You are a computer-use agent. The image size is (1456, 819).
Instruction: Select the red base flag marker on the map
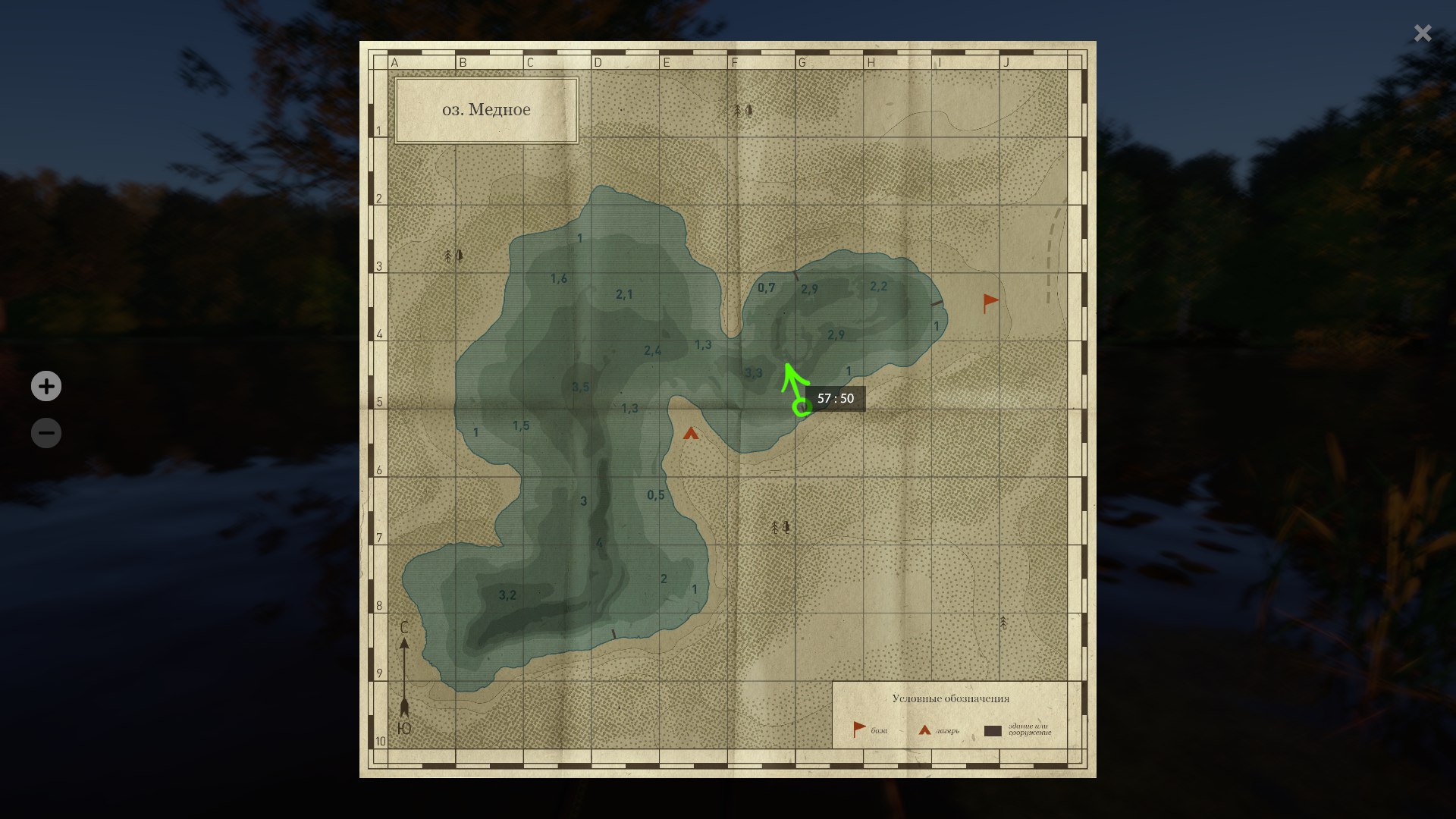click(990, 303)
